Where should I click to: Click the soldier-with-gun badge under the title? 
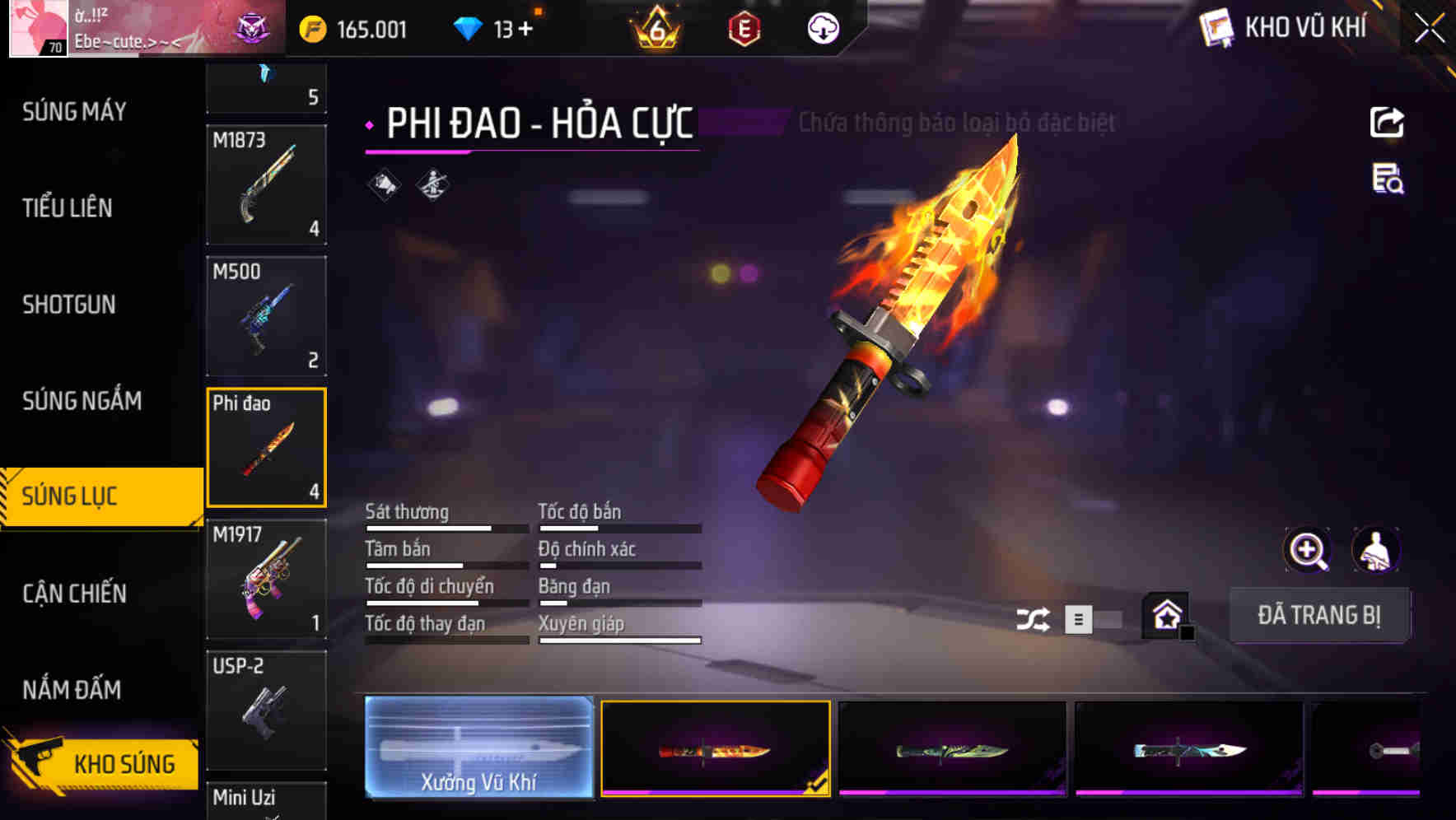[431, 183]
